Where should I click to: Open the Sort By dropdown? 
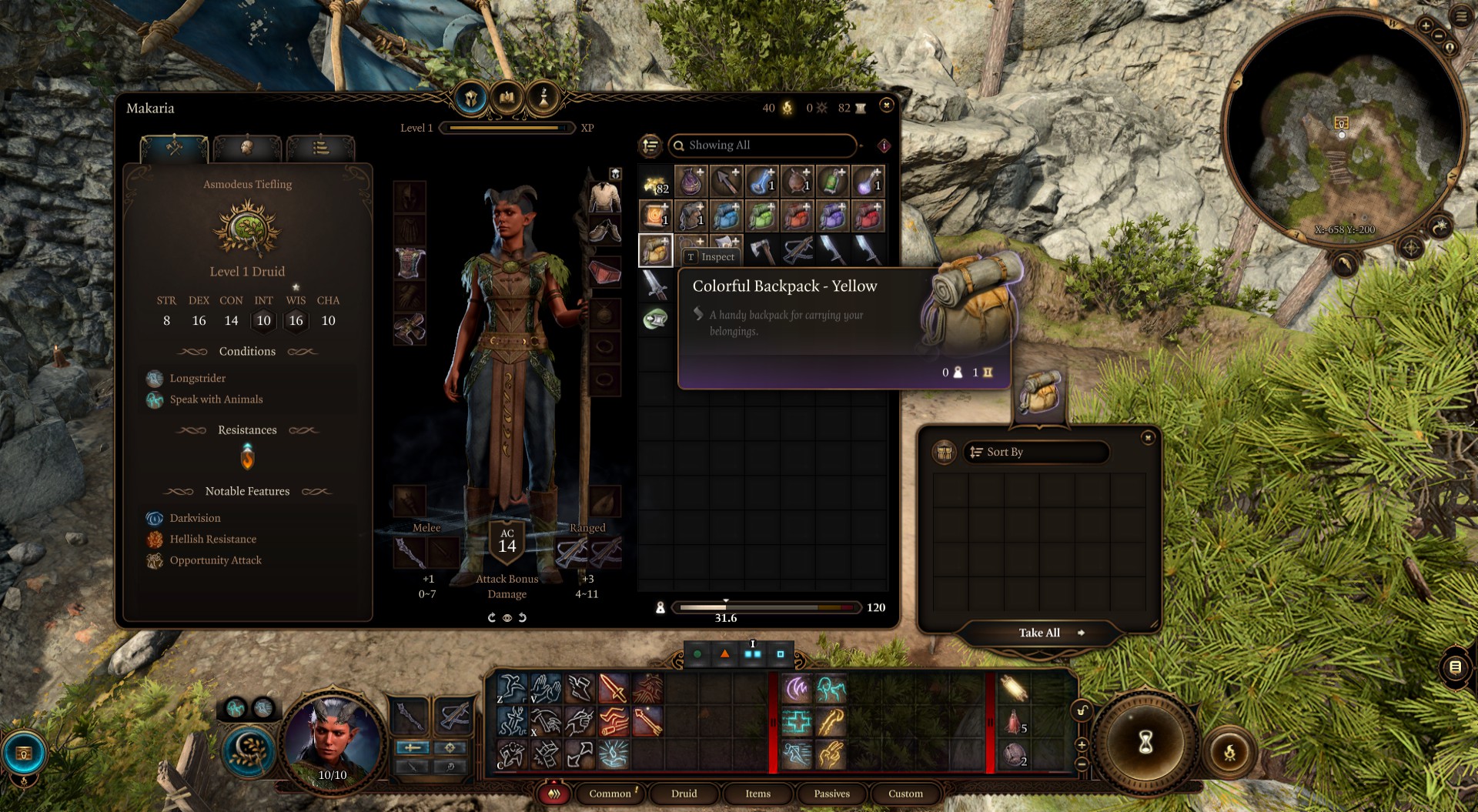[x=1035, y=453]
